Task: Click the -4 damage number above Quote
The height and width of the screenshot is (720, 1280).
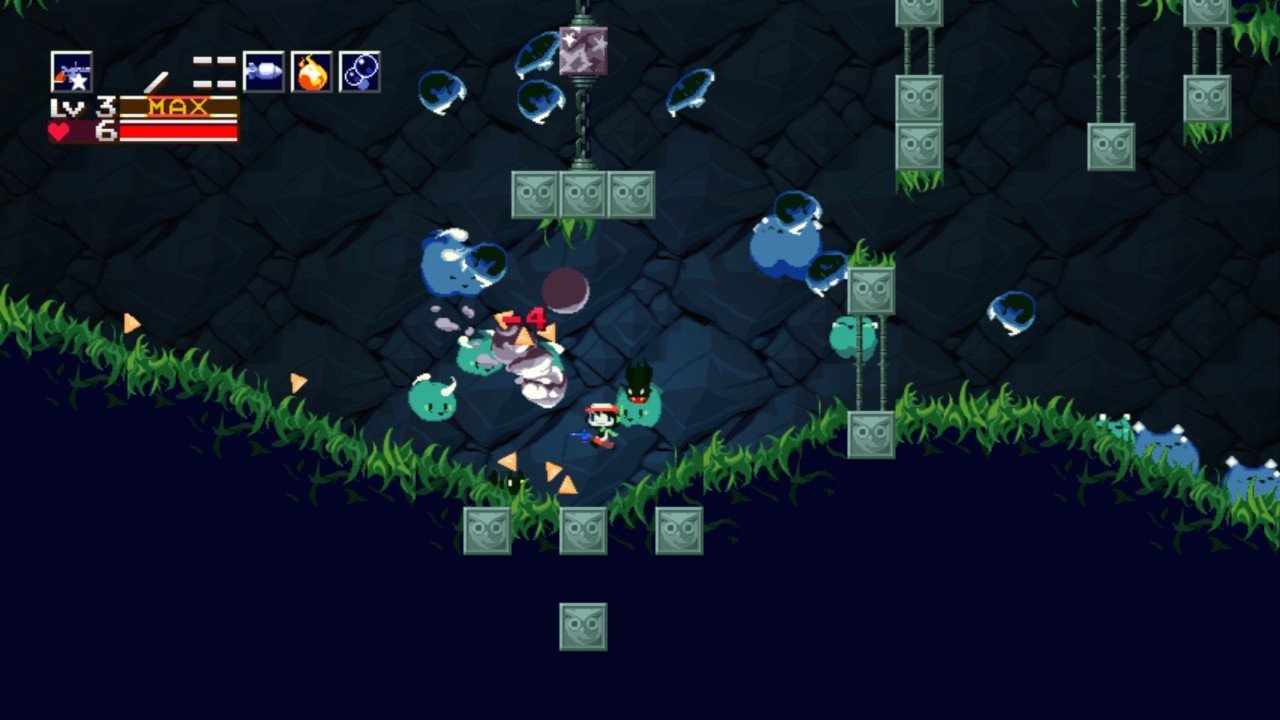Action: pyautogui.click(x=525, y=318)
